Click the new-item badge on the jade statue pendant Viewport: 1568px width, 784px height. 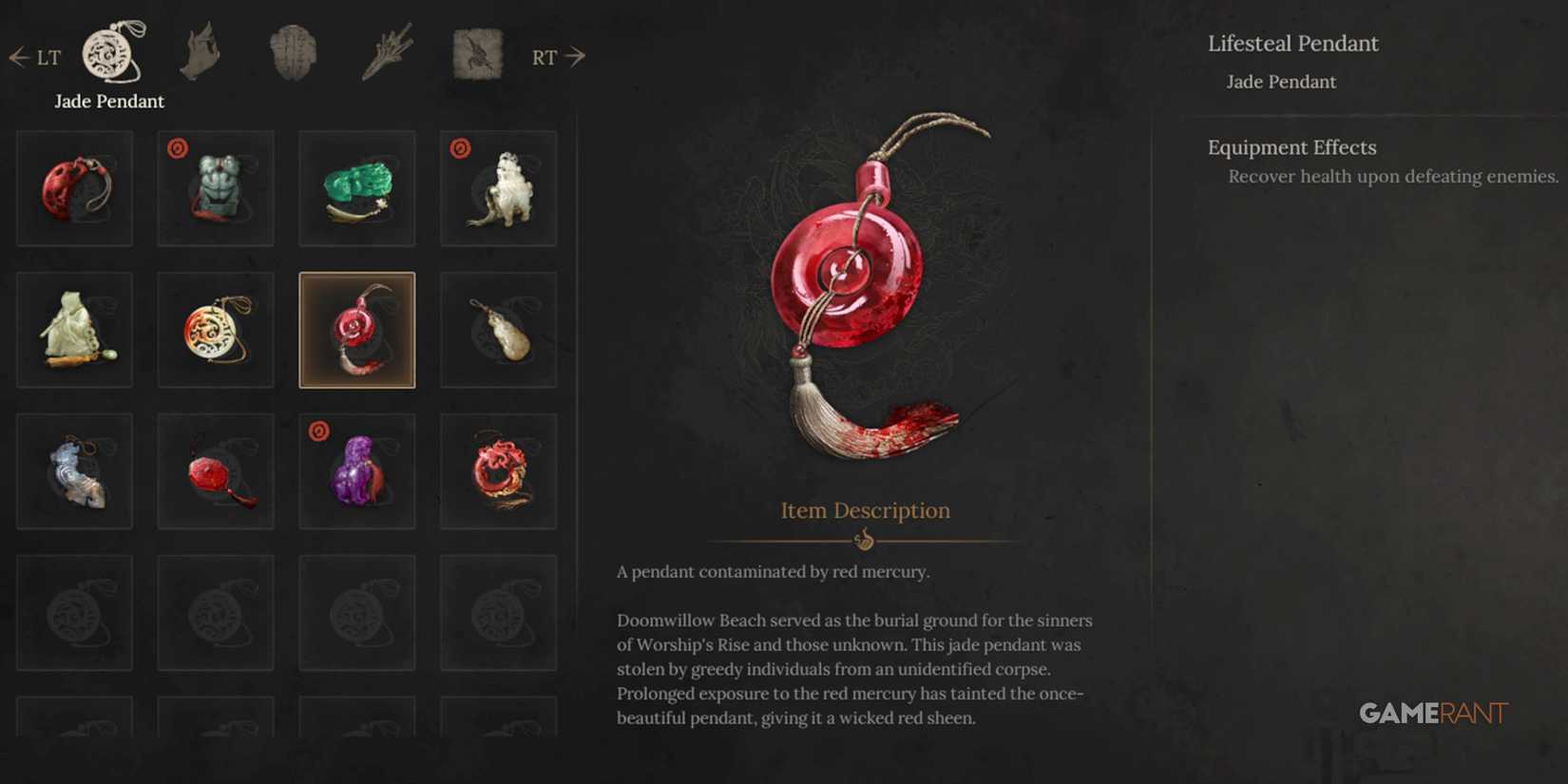[176, 147]
